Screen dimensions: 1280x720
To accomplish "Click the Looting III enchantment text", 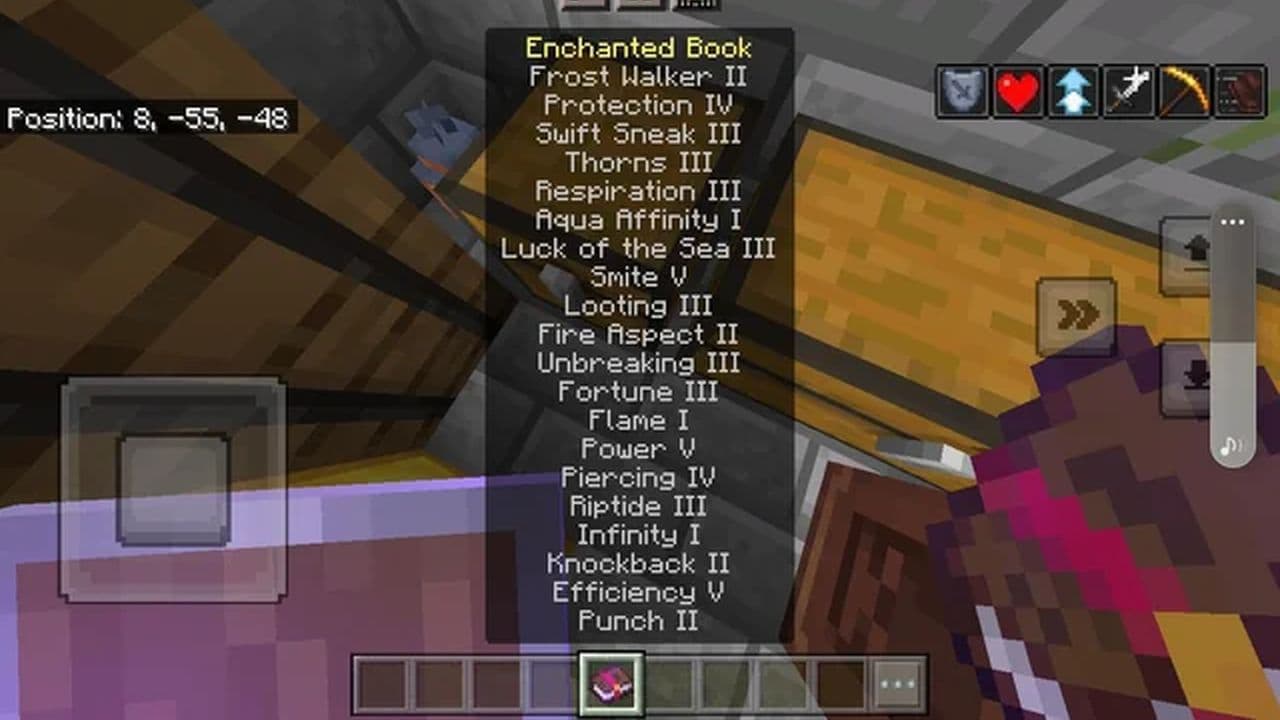I will 637,306.
